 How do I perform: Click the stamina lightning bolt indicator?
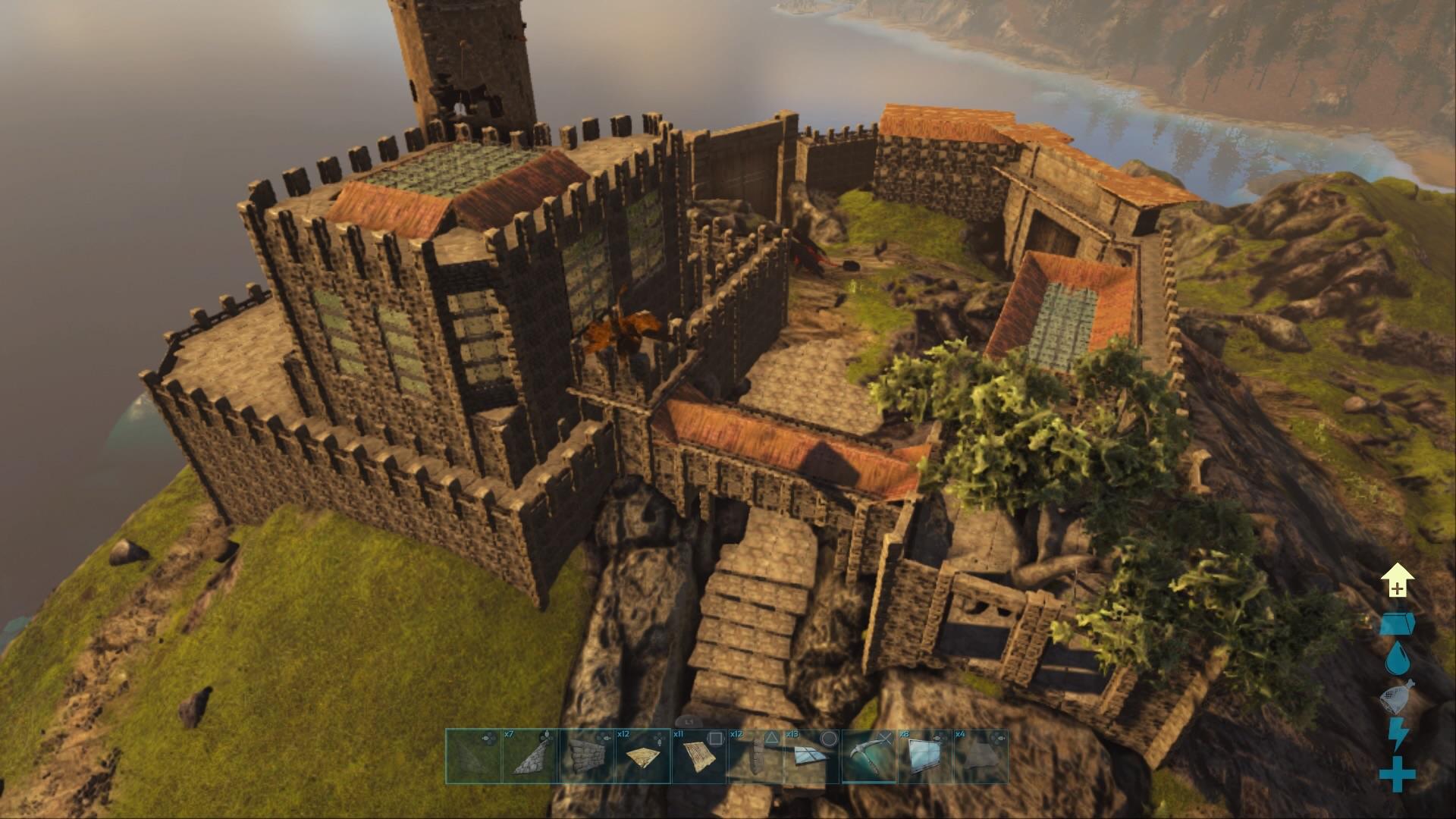click(1398, 731)
